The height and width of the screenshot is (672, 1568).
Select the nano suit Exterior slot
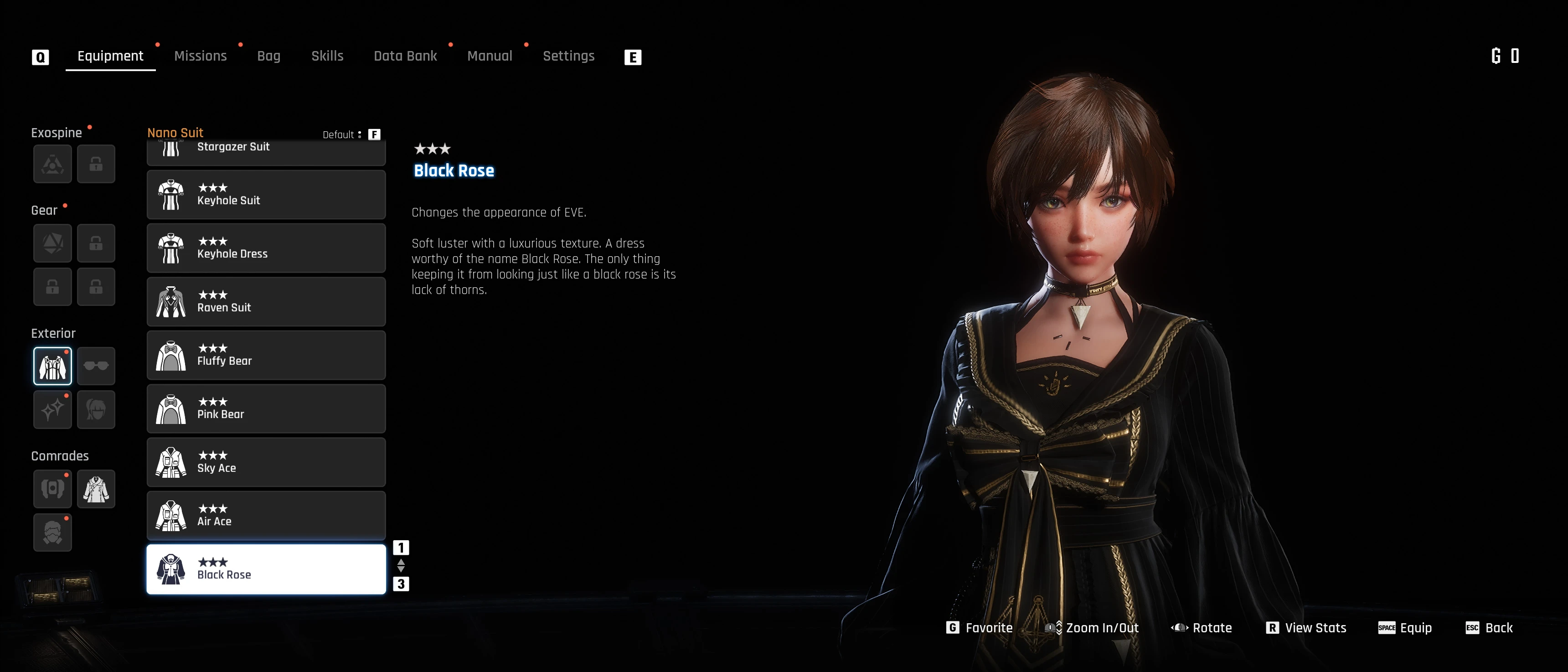pyautogui.click(x=52, y=366)
